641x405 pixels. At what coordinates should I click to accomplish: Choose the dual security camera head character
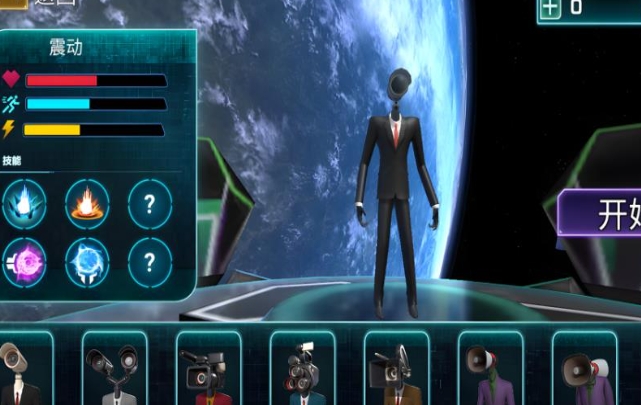pos(114,368)
